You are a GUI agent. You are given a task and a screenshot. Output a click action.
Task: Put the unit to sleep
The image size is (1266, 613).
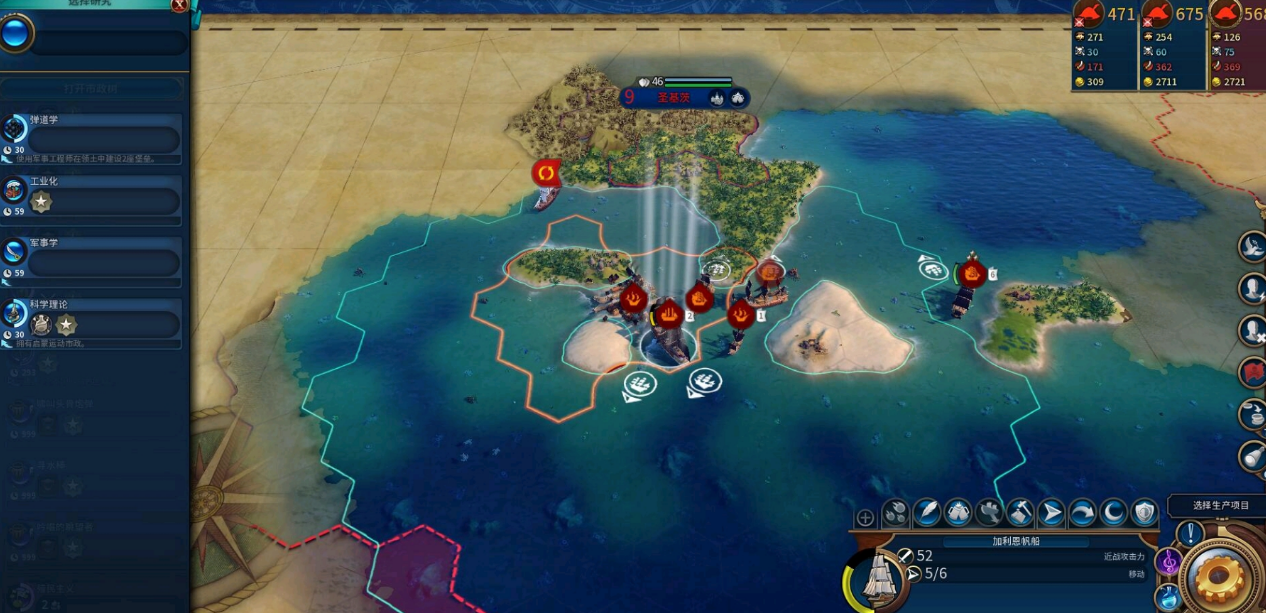coord(1113,513)
